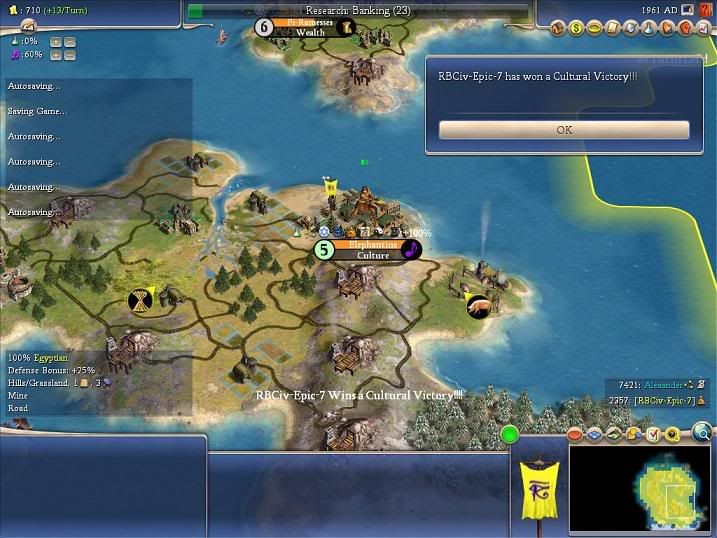Decrease the culture rate percentage

click(70, 55)
